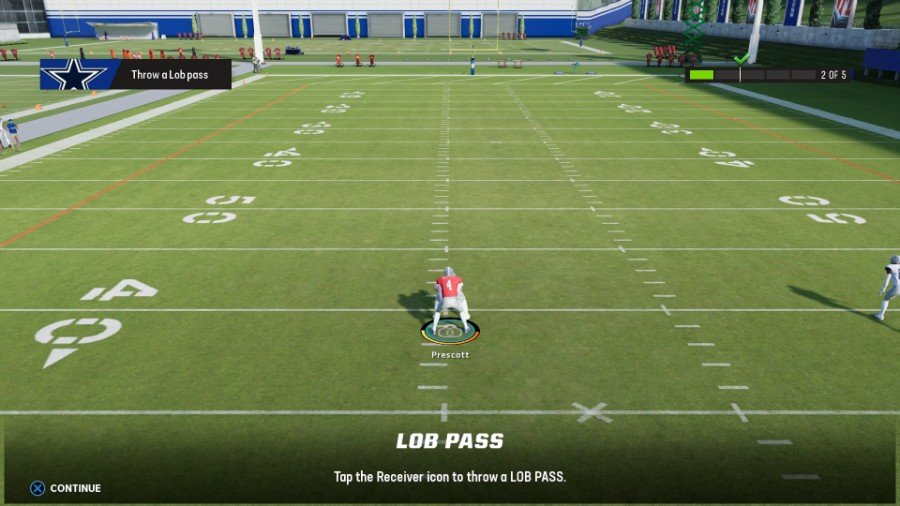Select the "Throw a Lob pass" objective banner
This screenshot has height=506, width=900.
(136, 75)
